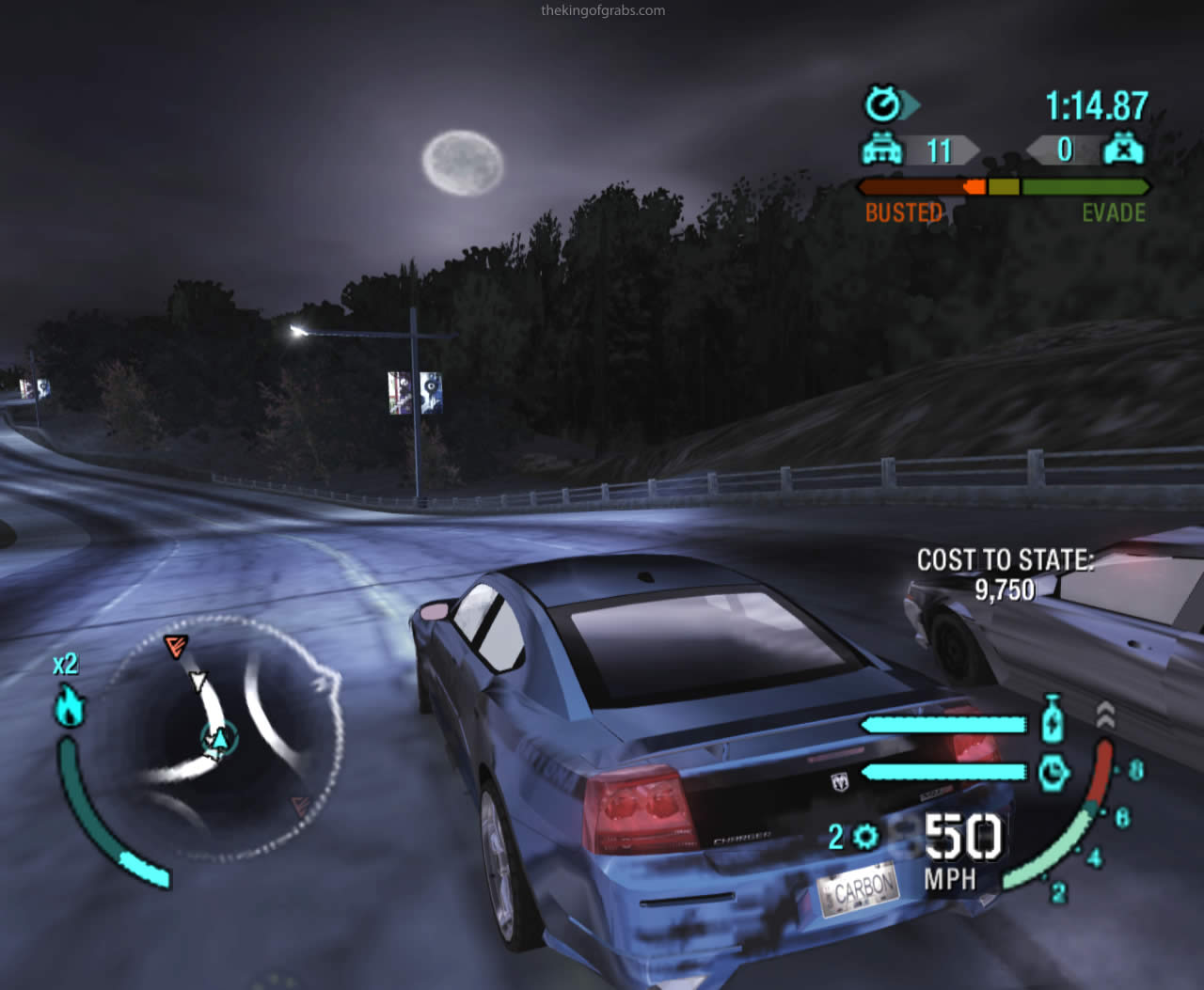1204x990 pixels.
Task: Click the orange pursuer marker on minimap
Action: click(x=176, y=645)
